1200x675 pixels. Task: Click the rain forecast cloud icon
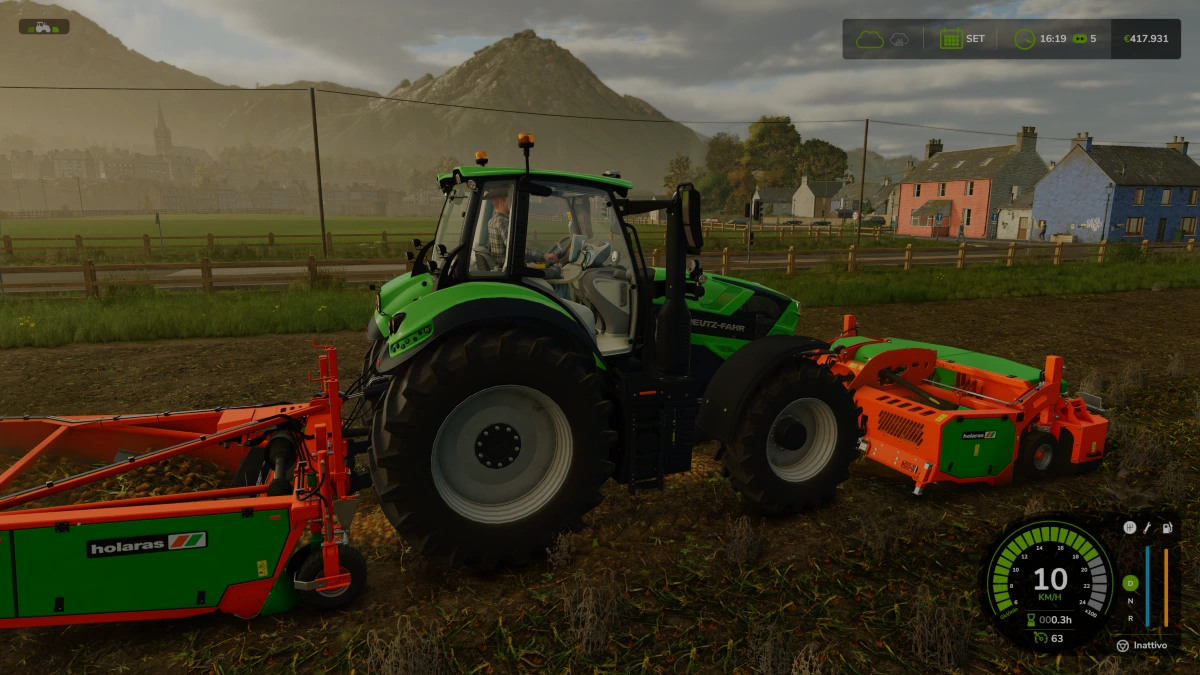tap(900, 39)
